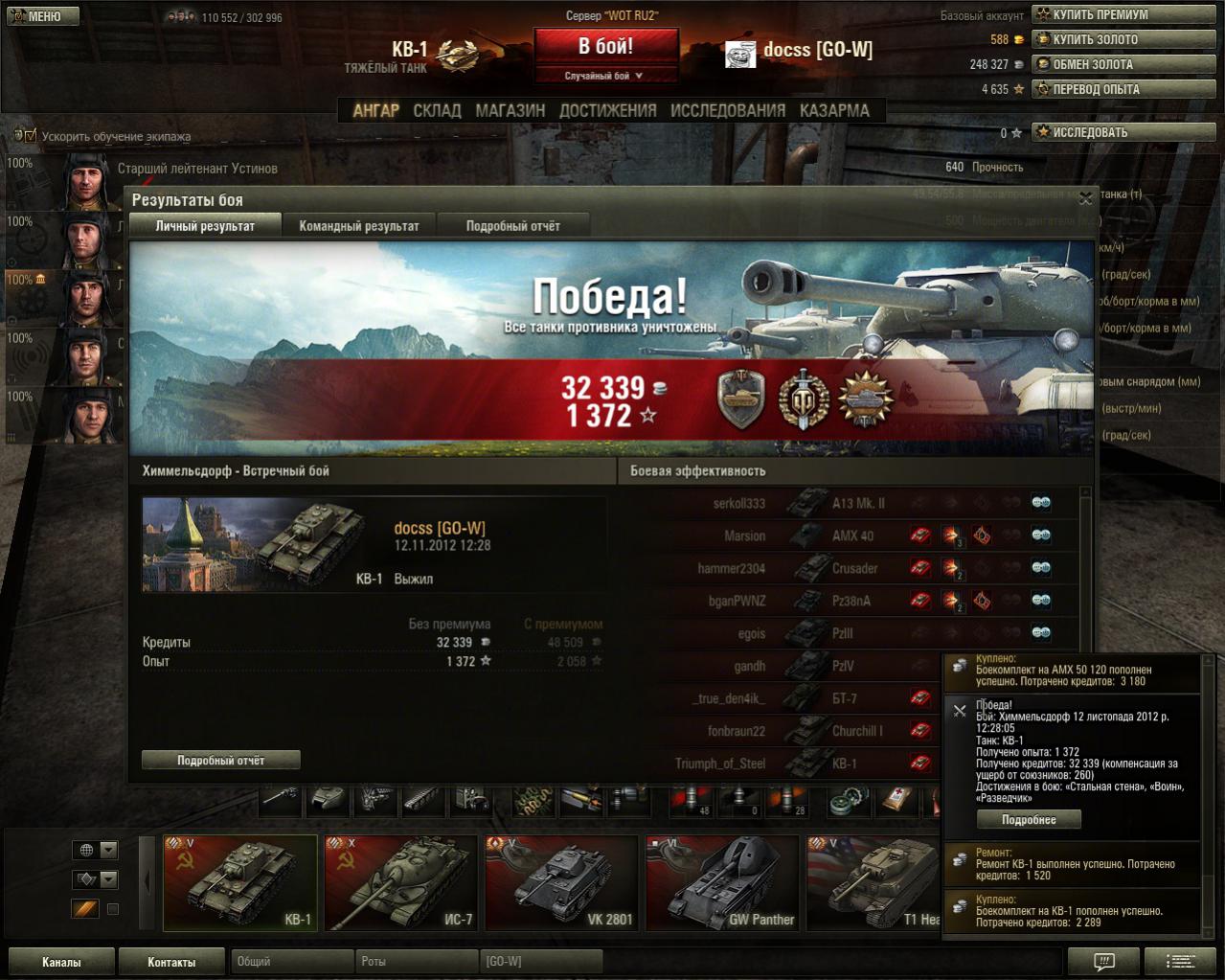The width and height of the screenshot is (1225, 980).
Task: Click Подробнее in the victory notification
Action: tap(1029, 820)
